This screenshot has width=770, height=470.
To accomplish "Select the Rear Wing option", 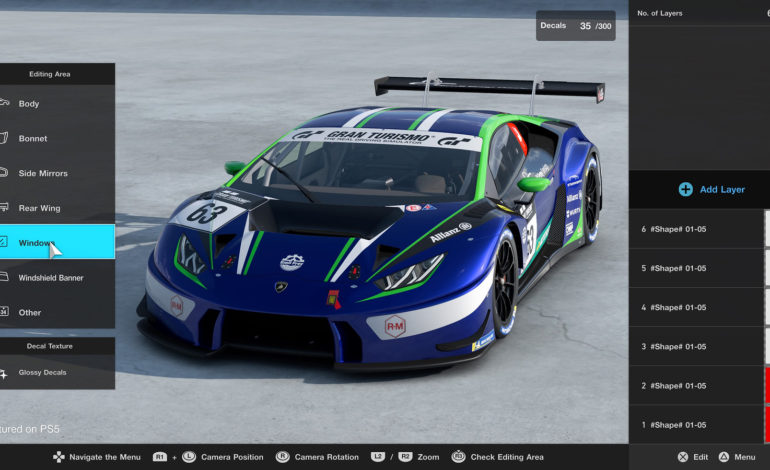I will (55, 208).
